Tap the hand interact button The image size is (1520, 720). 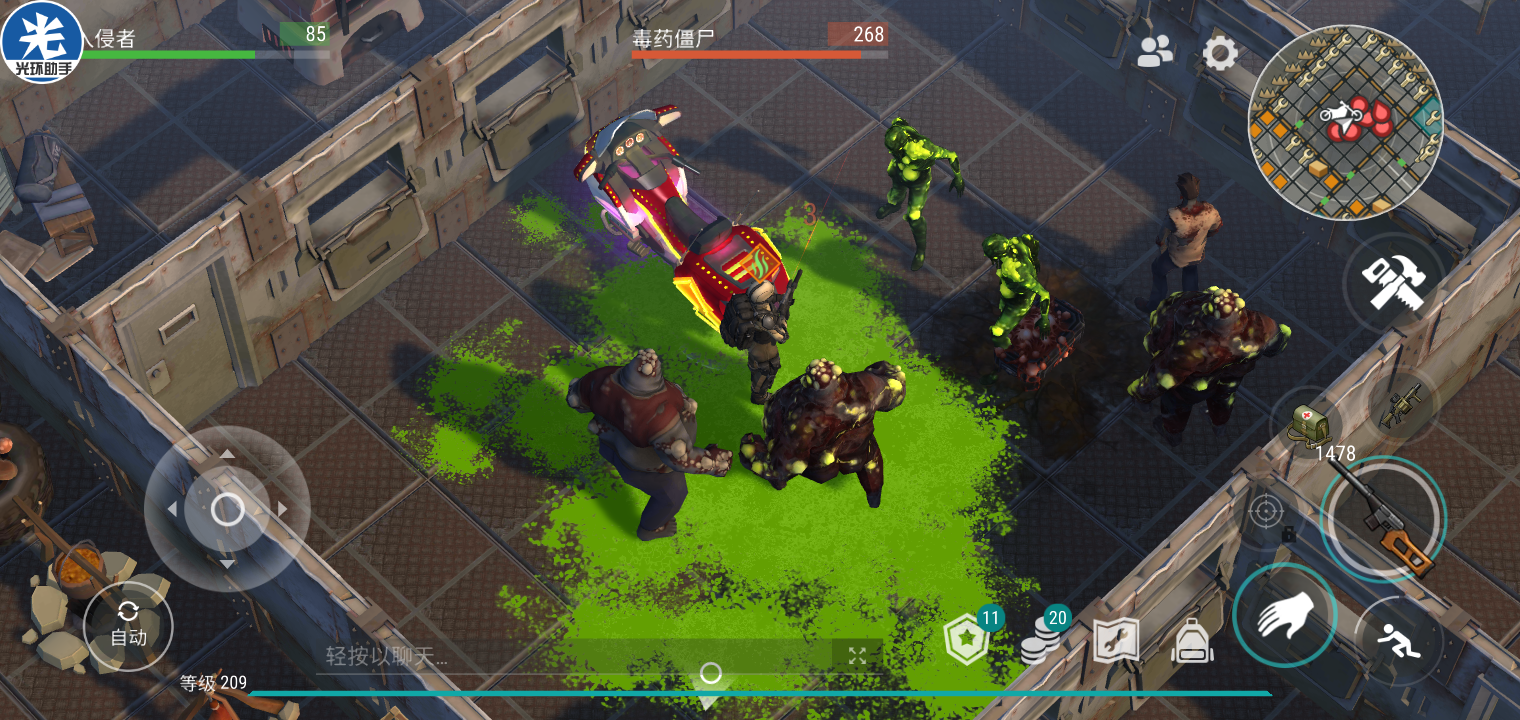[1284, 615]
